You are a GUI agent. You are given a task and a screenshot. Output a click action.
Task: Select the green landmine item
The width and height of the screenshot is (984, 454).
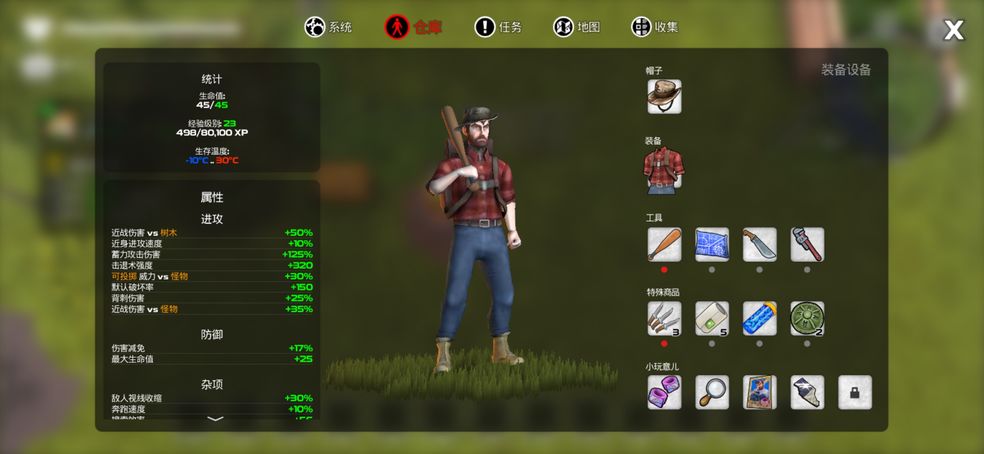[807, 318]
